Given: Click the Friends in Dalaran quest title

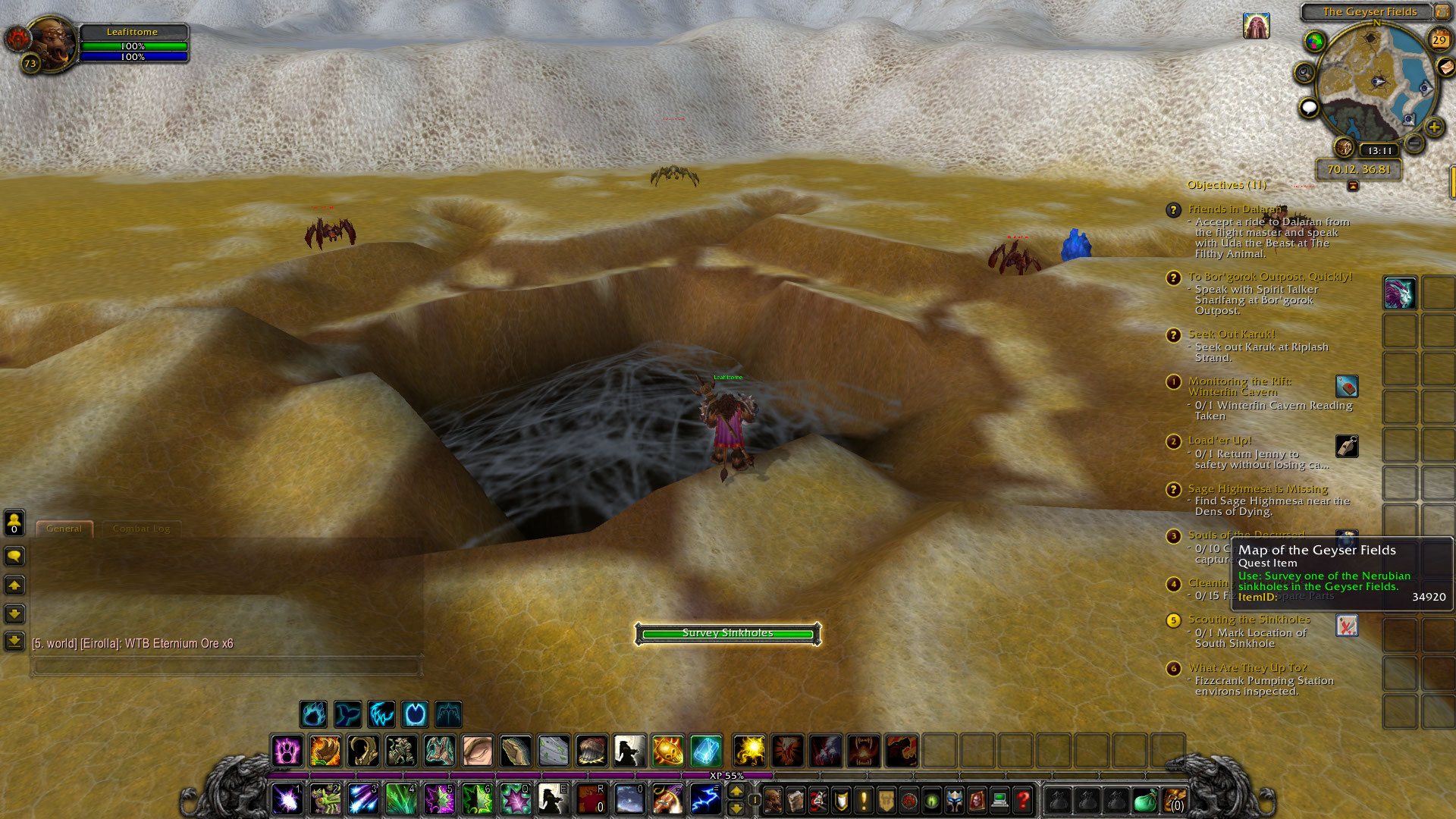Looking at the screenshot, I should coord(1234,209).
